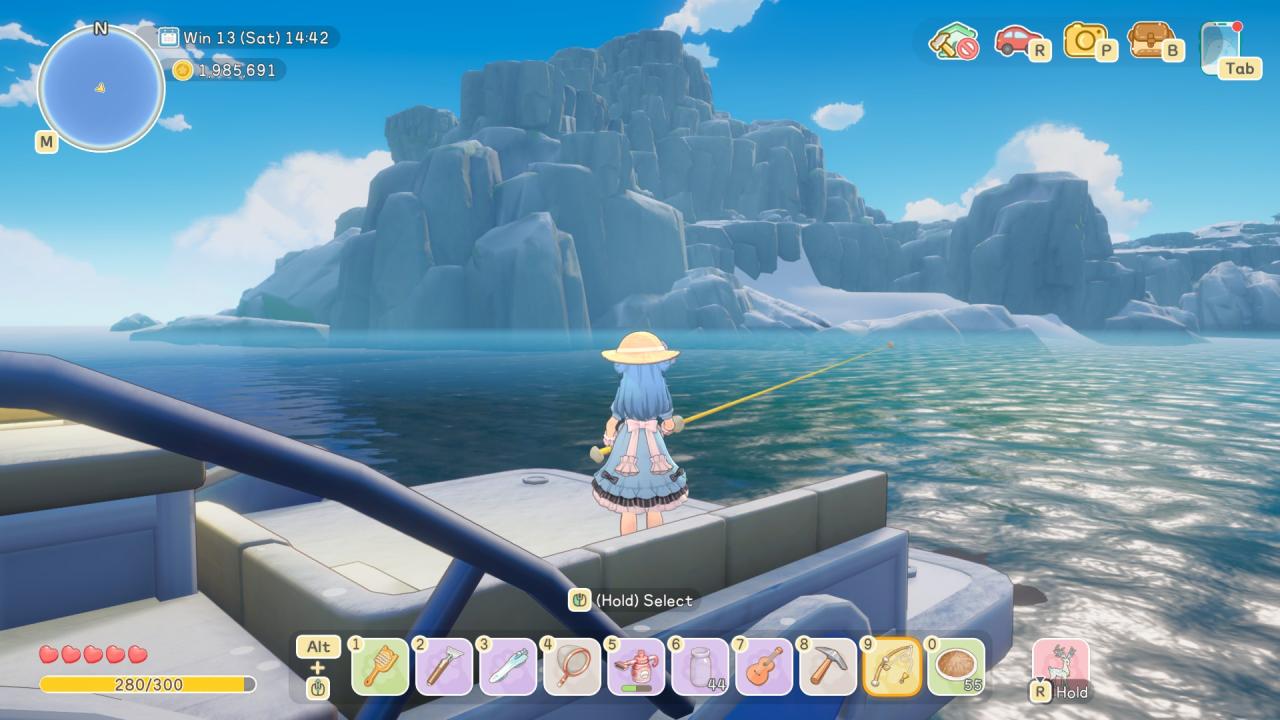
Task: Select the scraper tool in slot 2
Action: click(x=444, y=666)
